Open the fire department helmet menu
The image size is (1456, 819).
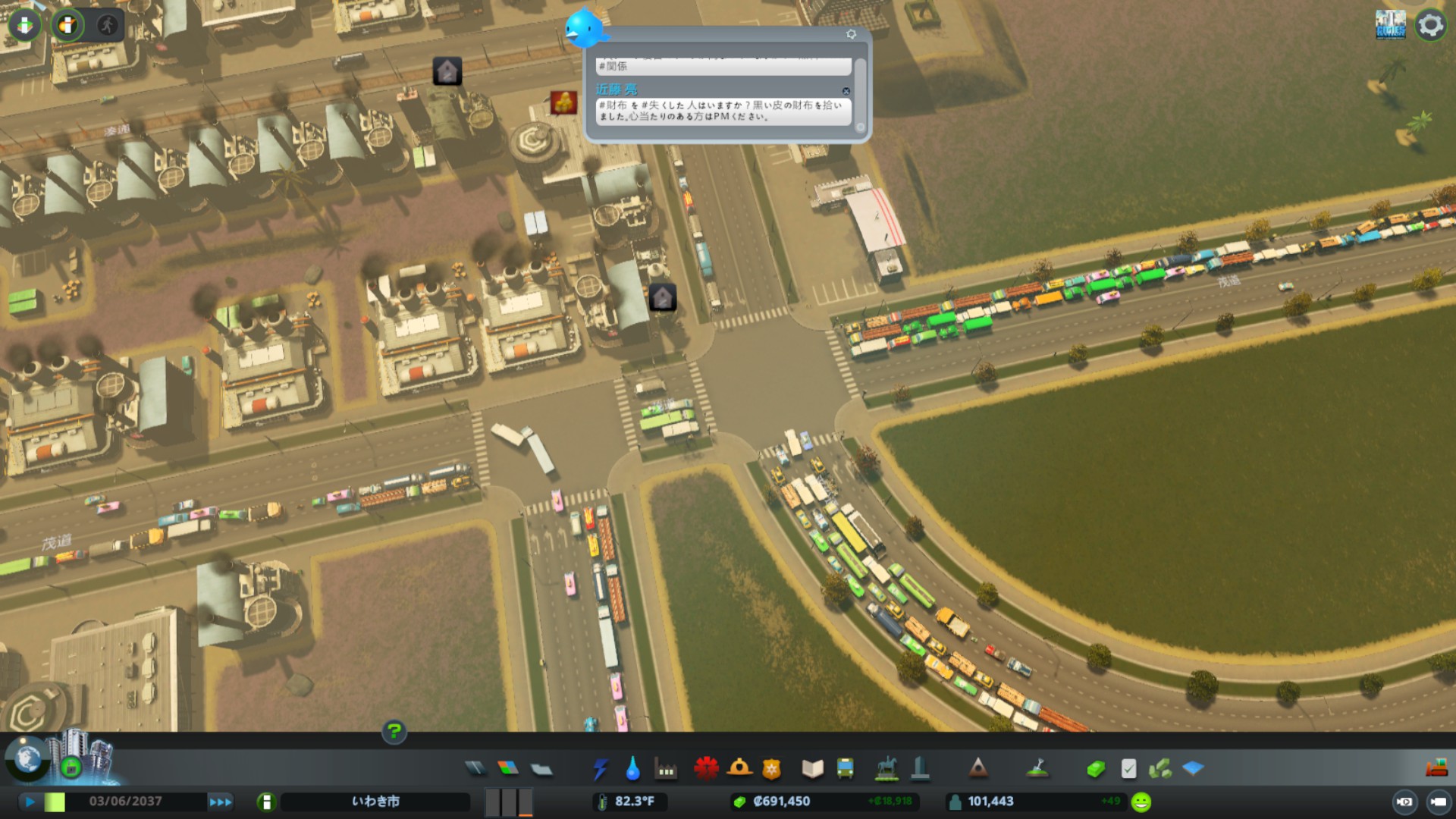(739, 769)
